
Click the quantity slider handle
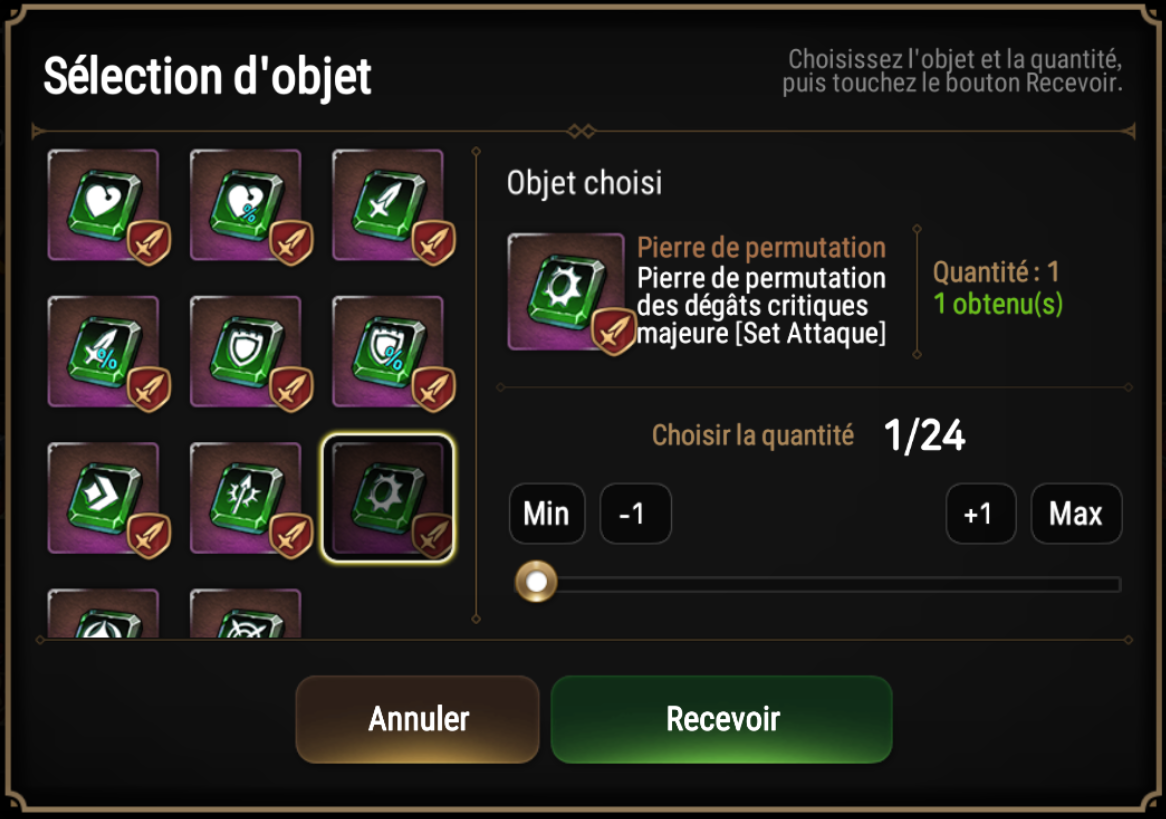(537, 582)
